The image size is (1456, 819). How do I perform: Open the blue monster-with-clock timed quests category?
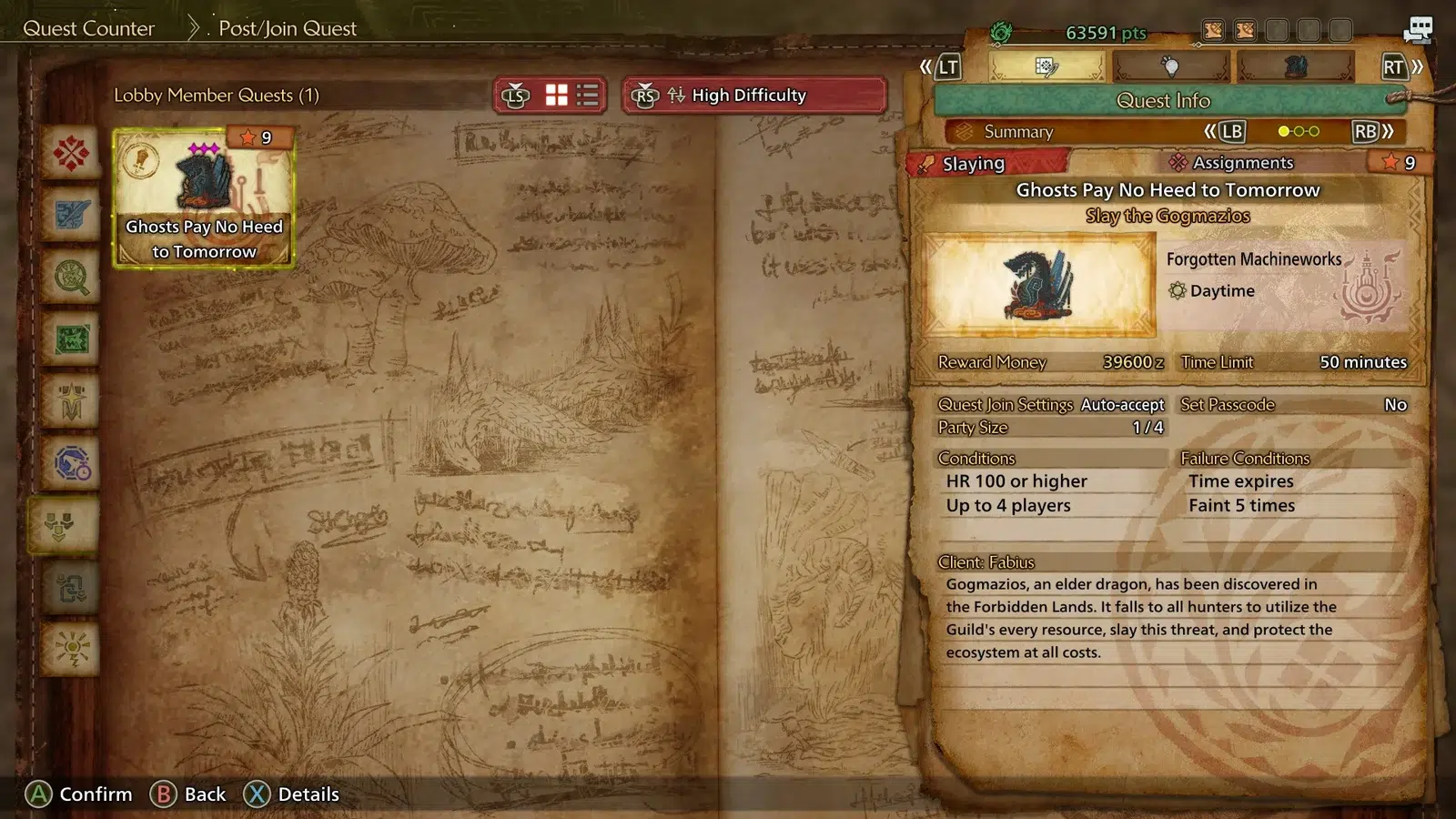click(x=71, y=464)
